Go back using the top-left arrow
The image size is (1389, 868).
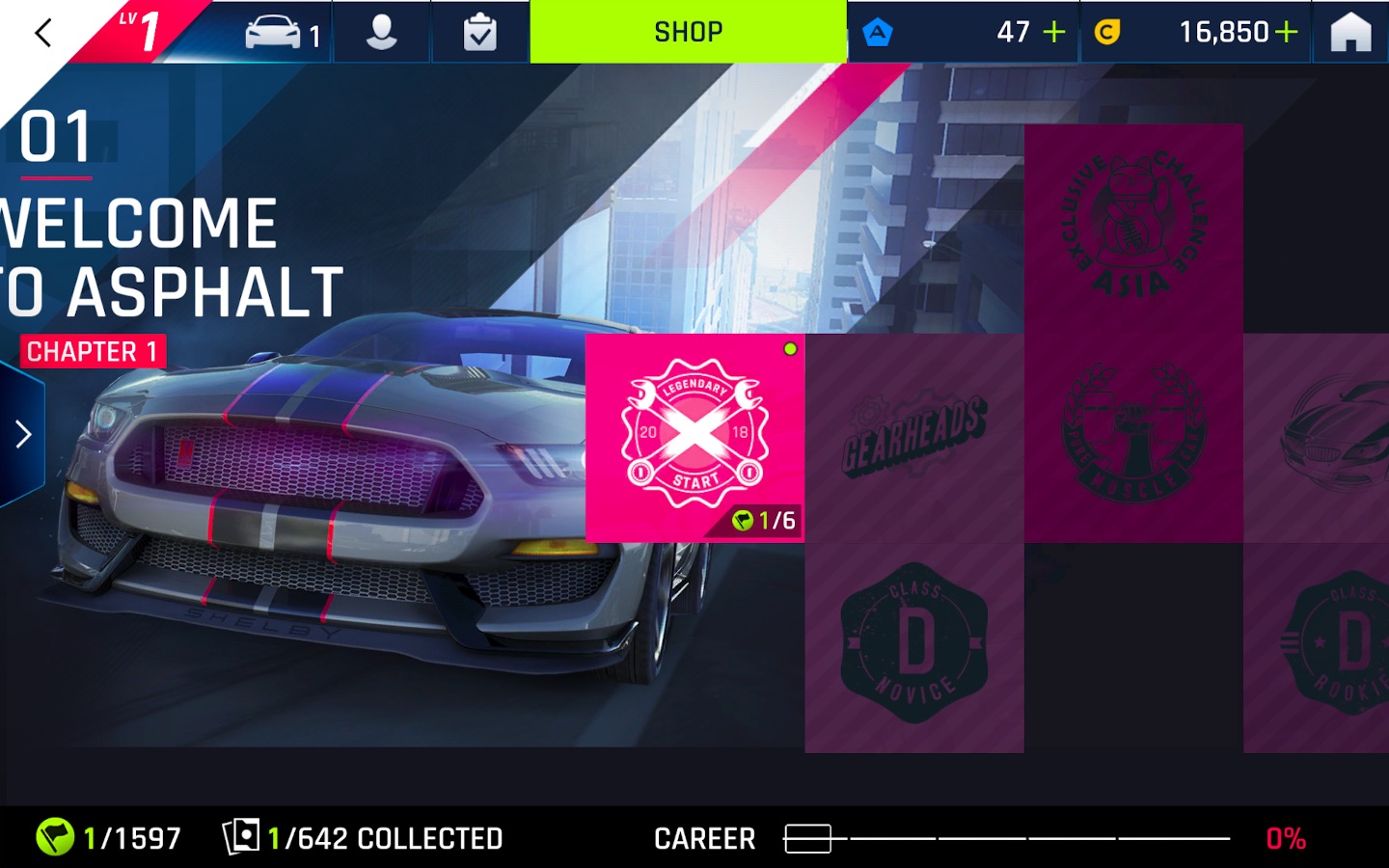pos(42,33)
